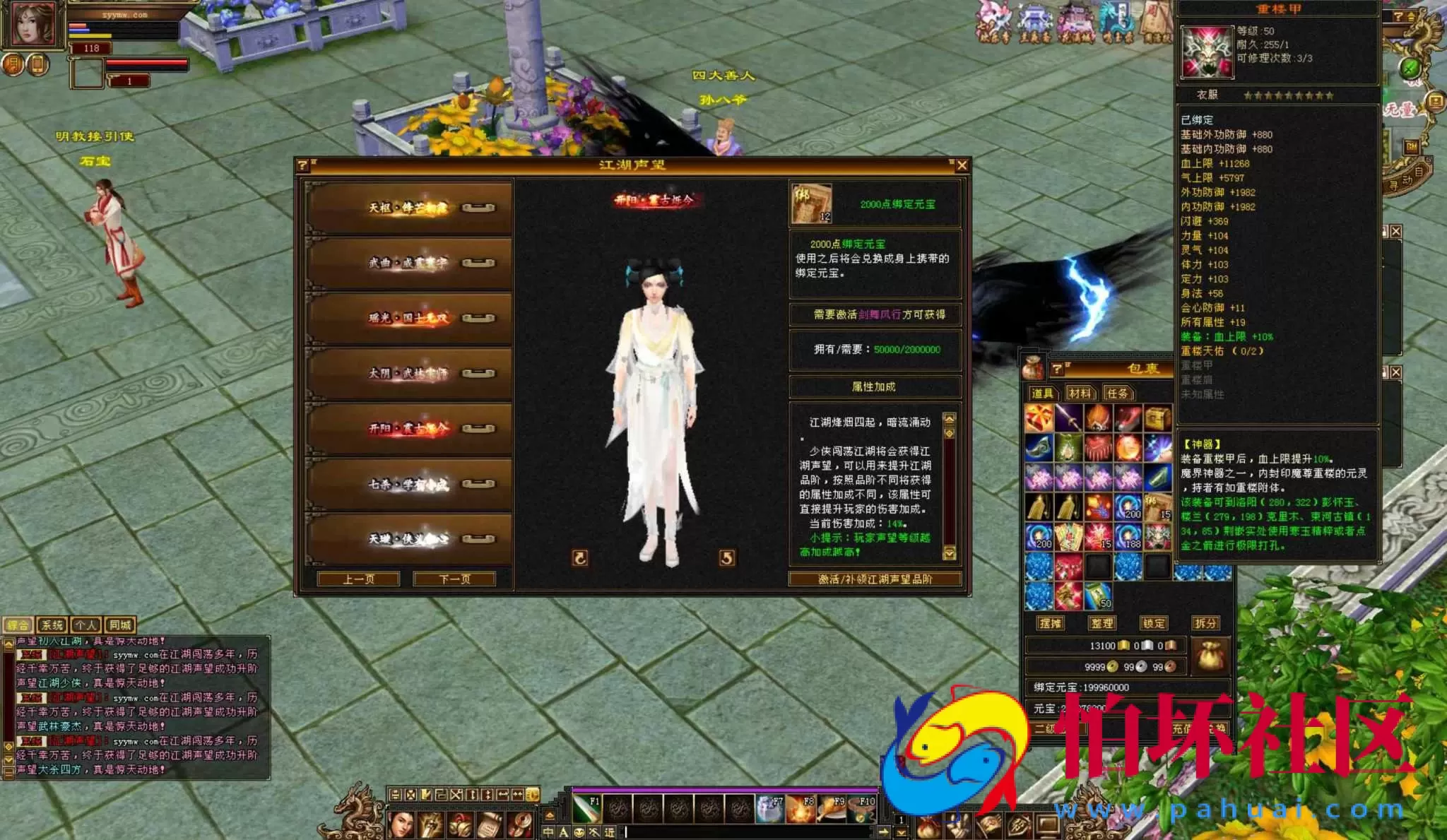
Task: Open the money pouch icon in the bag panel
Action: tap(1210, 657)
